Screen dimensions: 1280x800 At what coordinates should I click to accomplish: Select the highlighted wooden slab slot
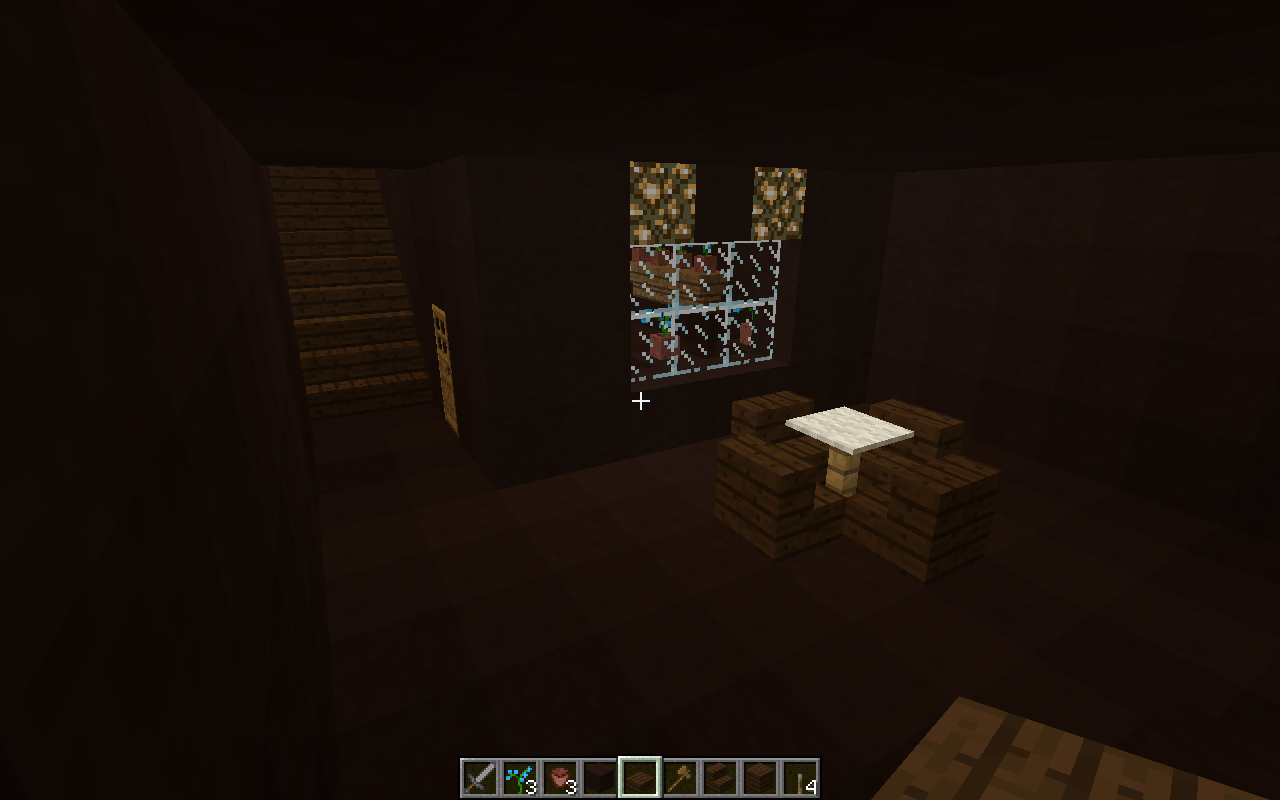click(x=640, y=778)
